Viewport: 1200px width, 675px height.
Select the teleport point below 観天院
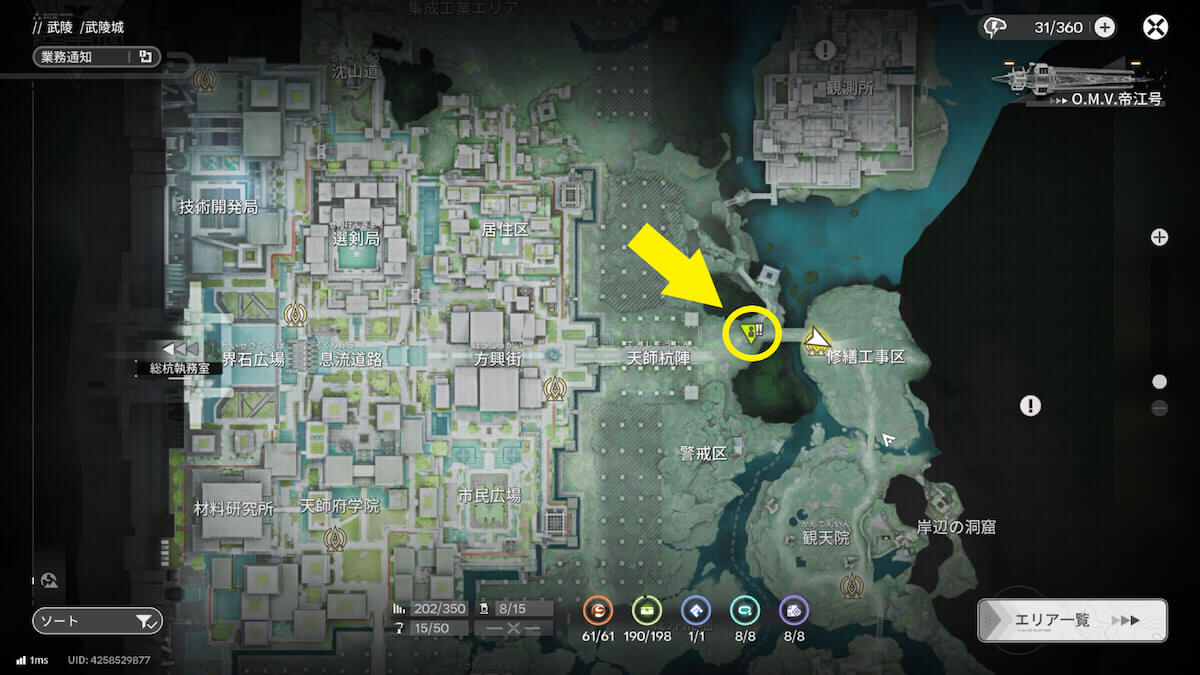852,583
